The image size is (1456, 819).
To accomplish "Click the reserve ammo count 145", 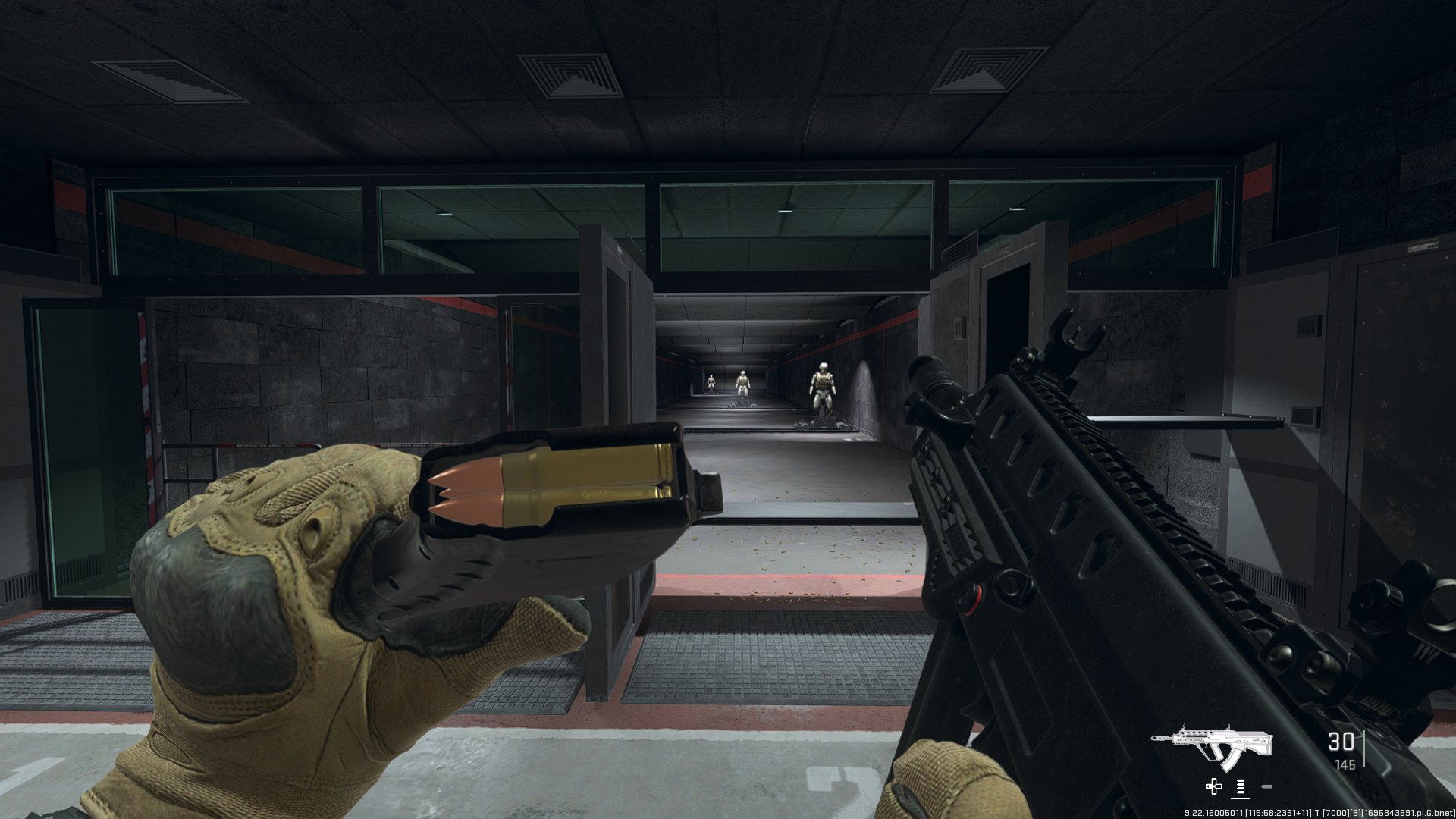I will pyautogui.click(x=1345, y=766).
